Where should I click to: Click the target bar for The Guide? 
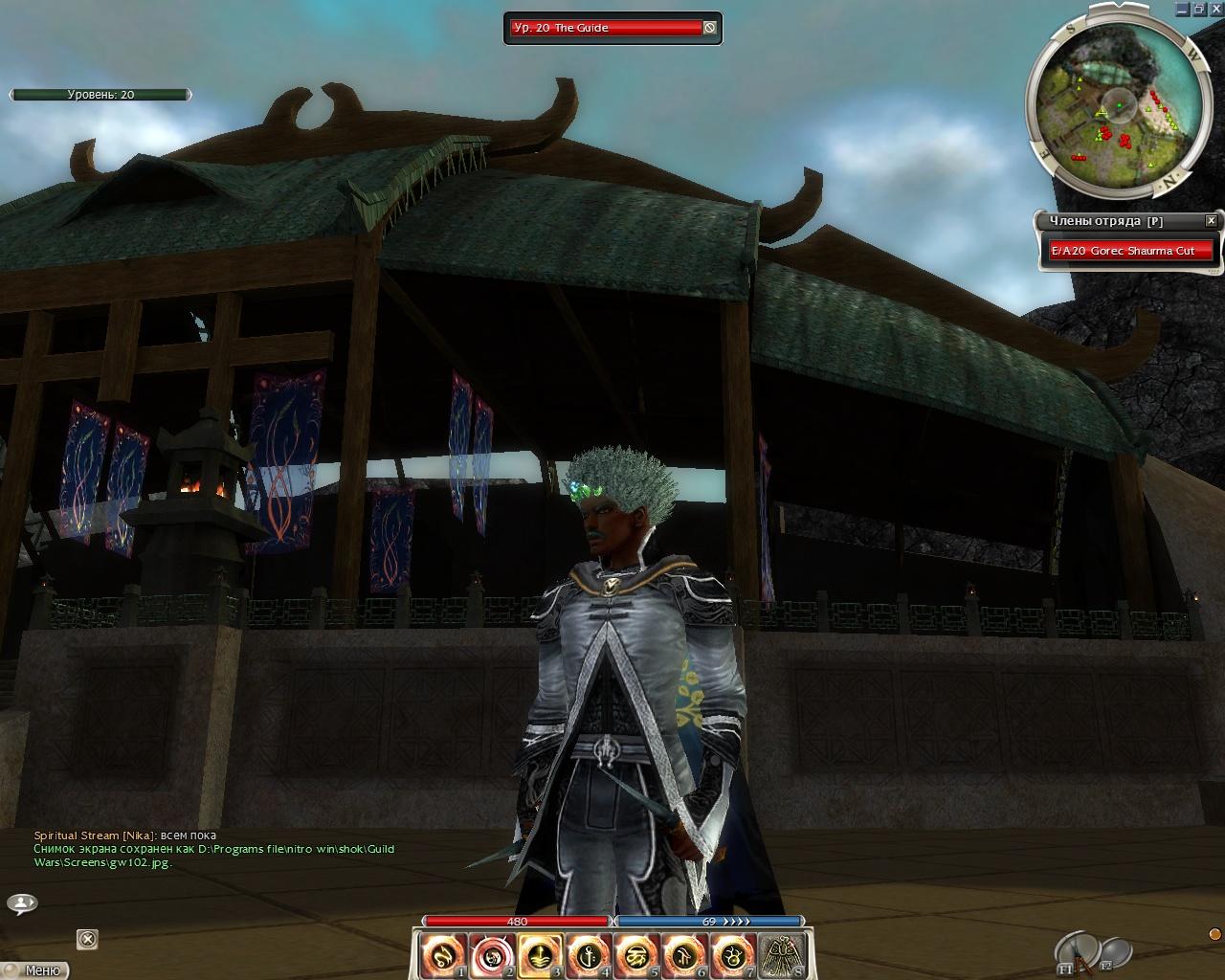coord(605,28)
